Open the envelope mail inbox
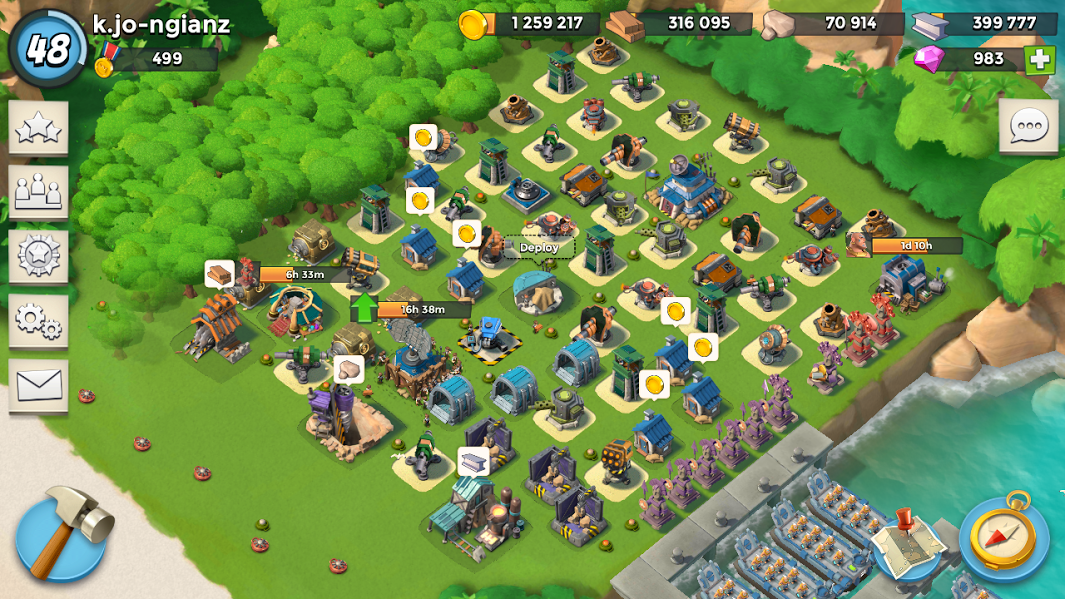This screenshot has height=599, width=1065. click(39, 386)
